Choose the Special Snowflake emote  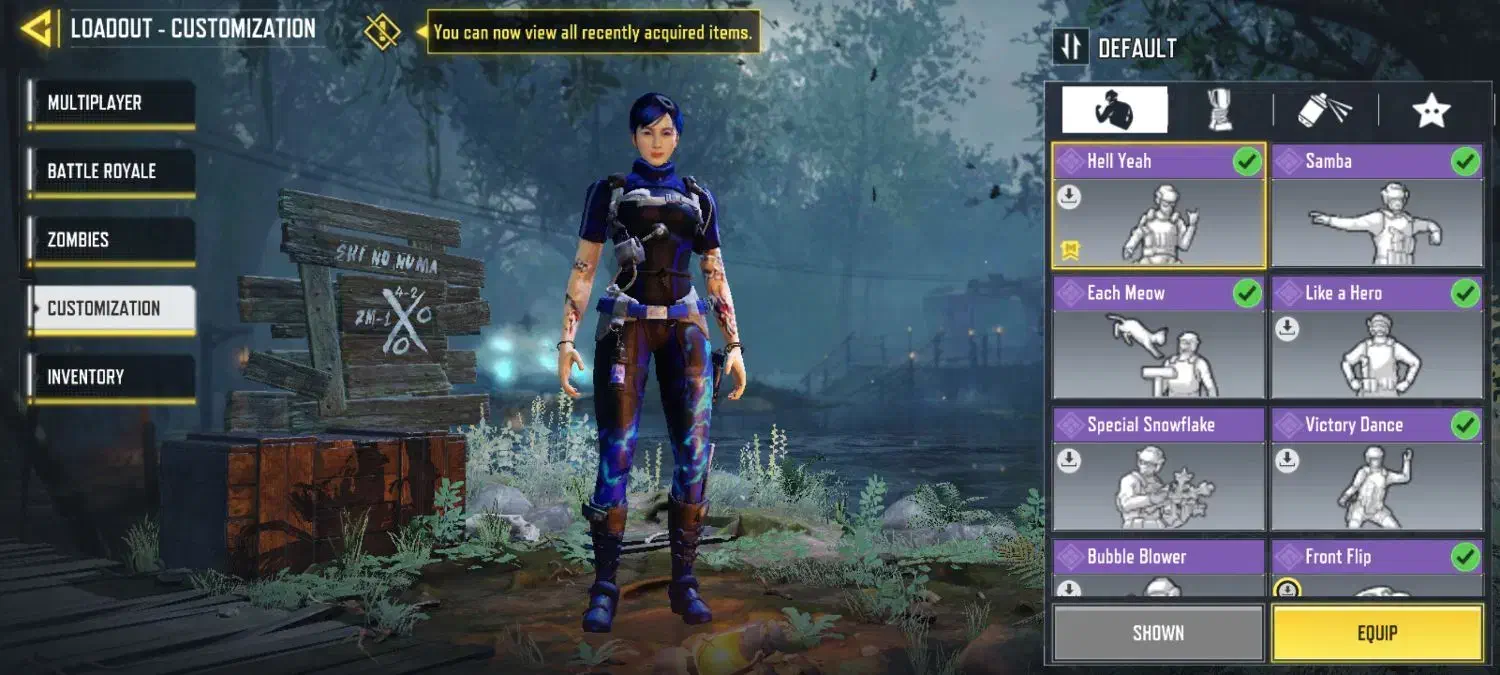(1158, 470)
